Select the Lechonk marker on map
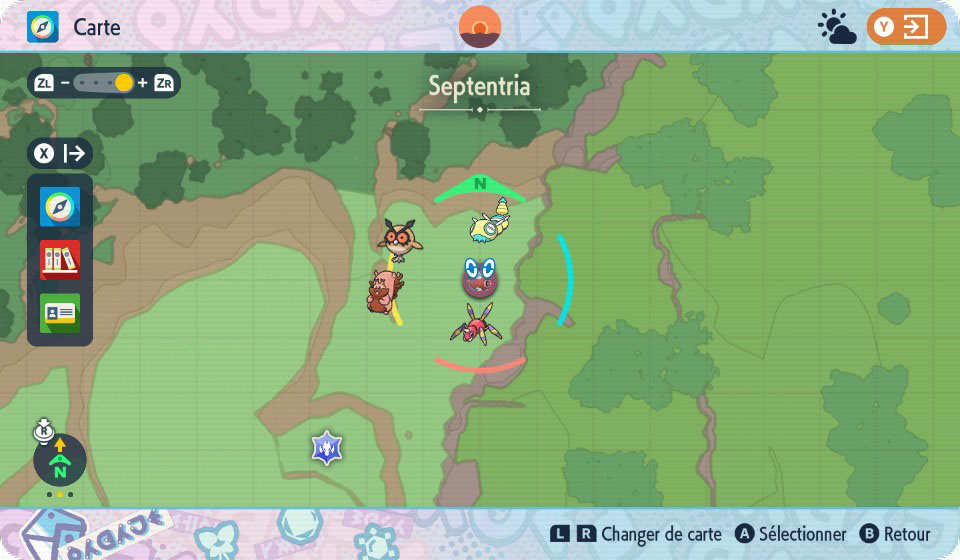 coord(384,291)
